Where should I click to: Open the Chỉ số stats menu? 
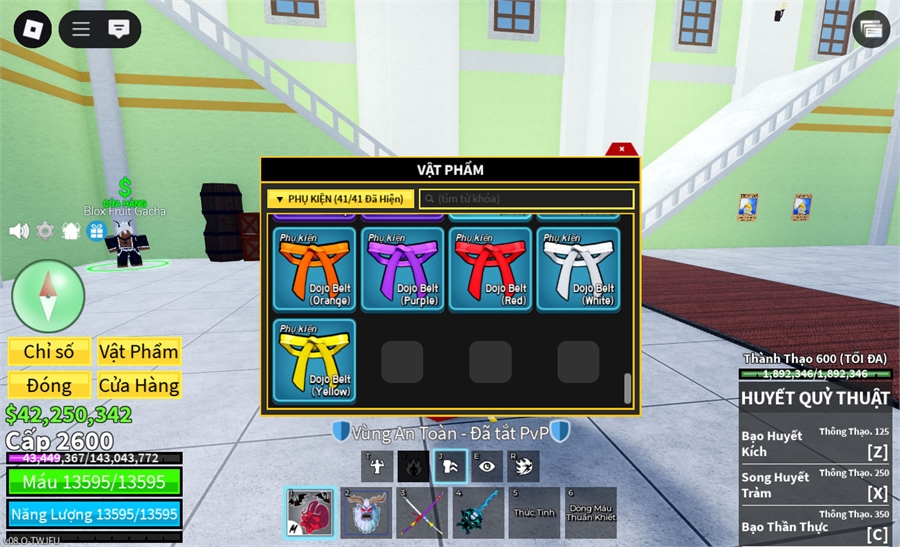pyautogui.click(x=49, y=352)
